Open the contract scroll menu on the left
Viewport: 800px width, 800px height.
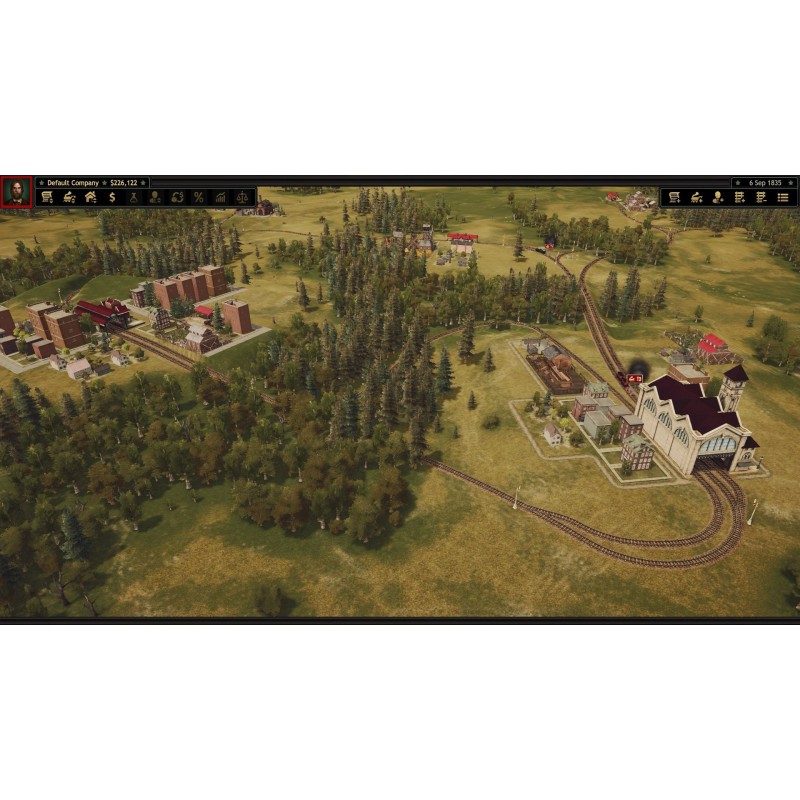click(x=47, y=198)
